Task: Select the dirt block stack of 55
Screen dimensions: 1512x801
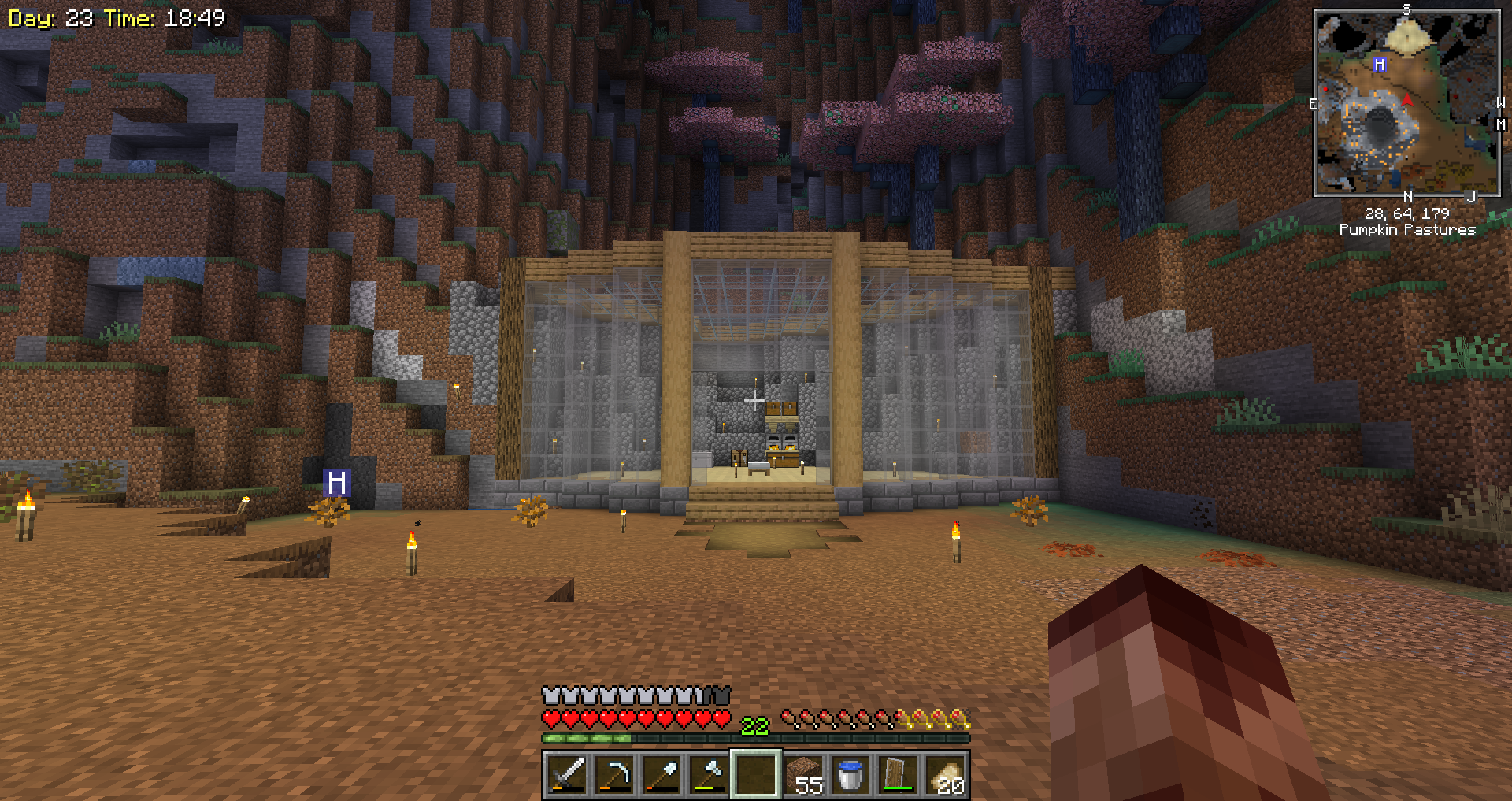Action: (x=803, y=774)
